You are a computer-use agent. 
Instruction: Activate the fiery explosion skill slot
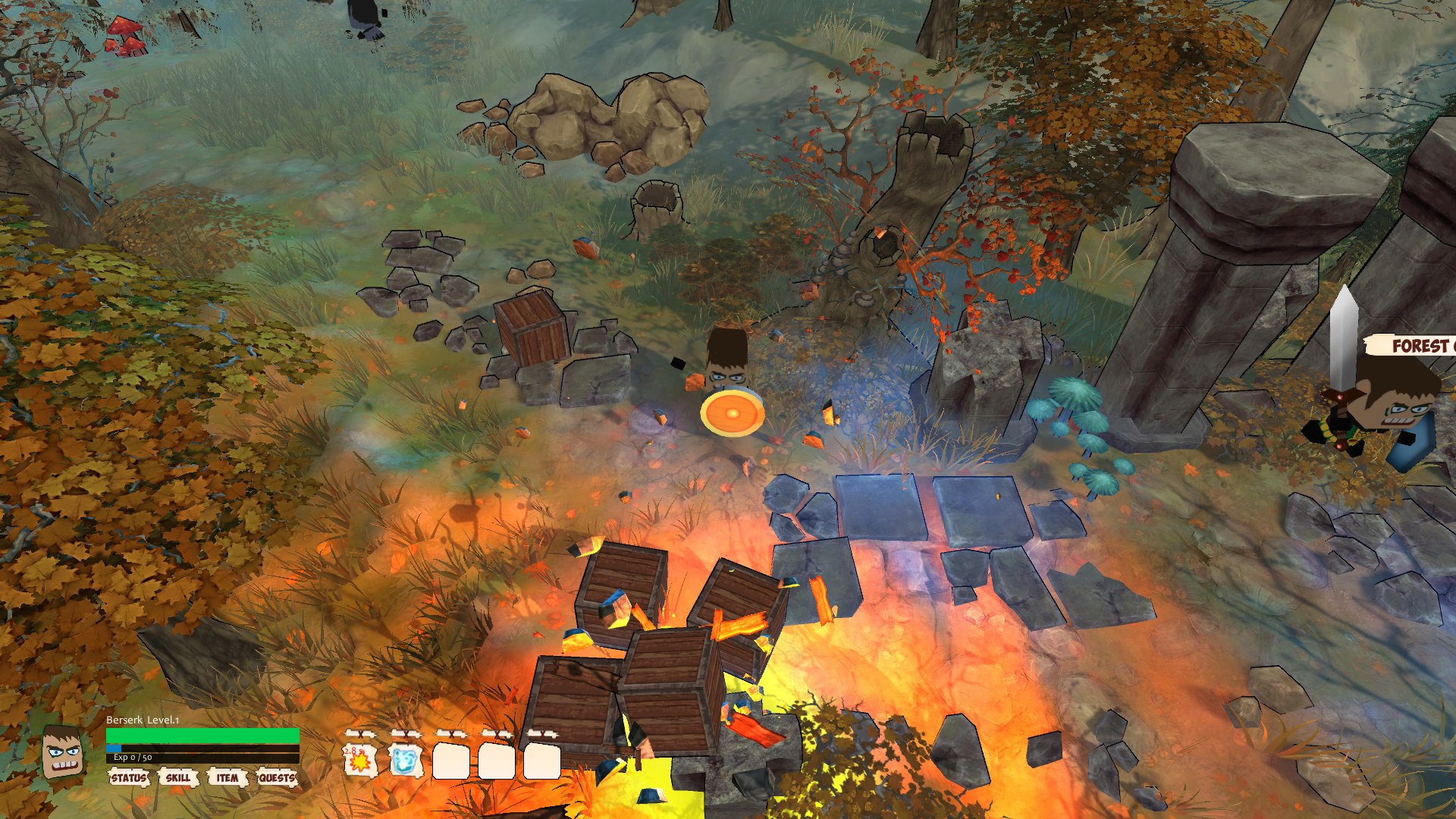coord(360,761)
